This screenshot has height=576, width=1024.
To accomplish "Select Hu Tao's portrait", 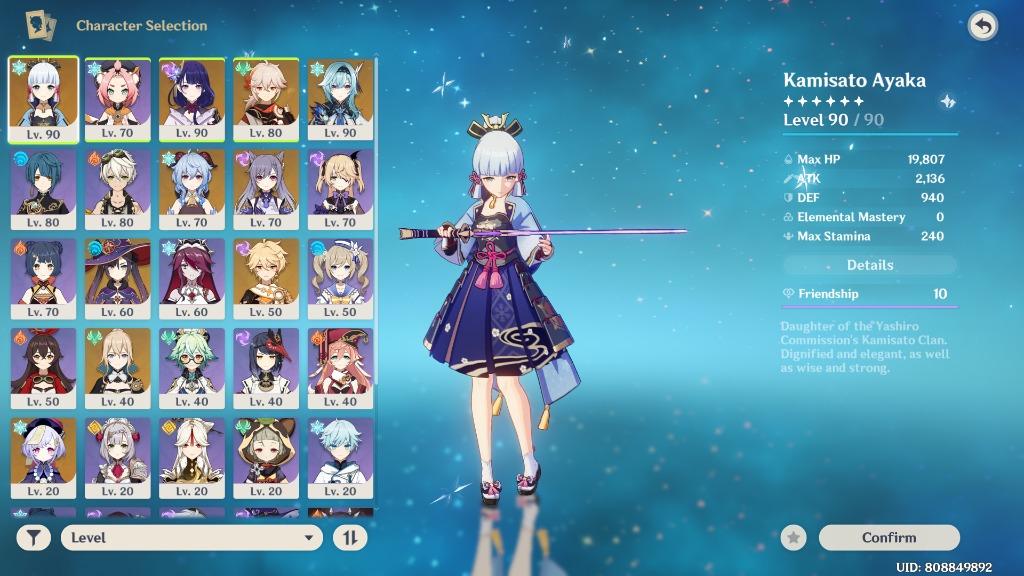I will [44, 369].
